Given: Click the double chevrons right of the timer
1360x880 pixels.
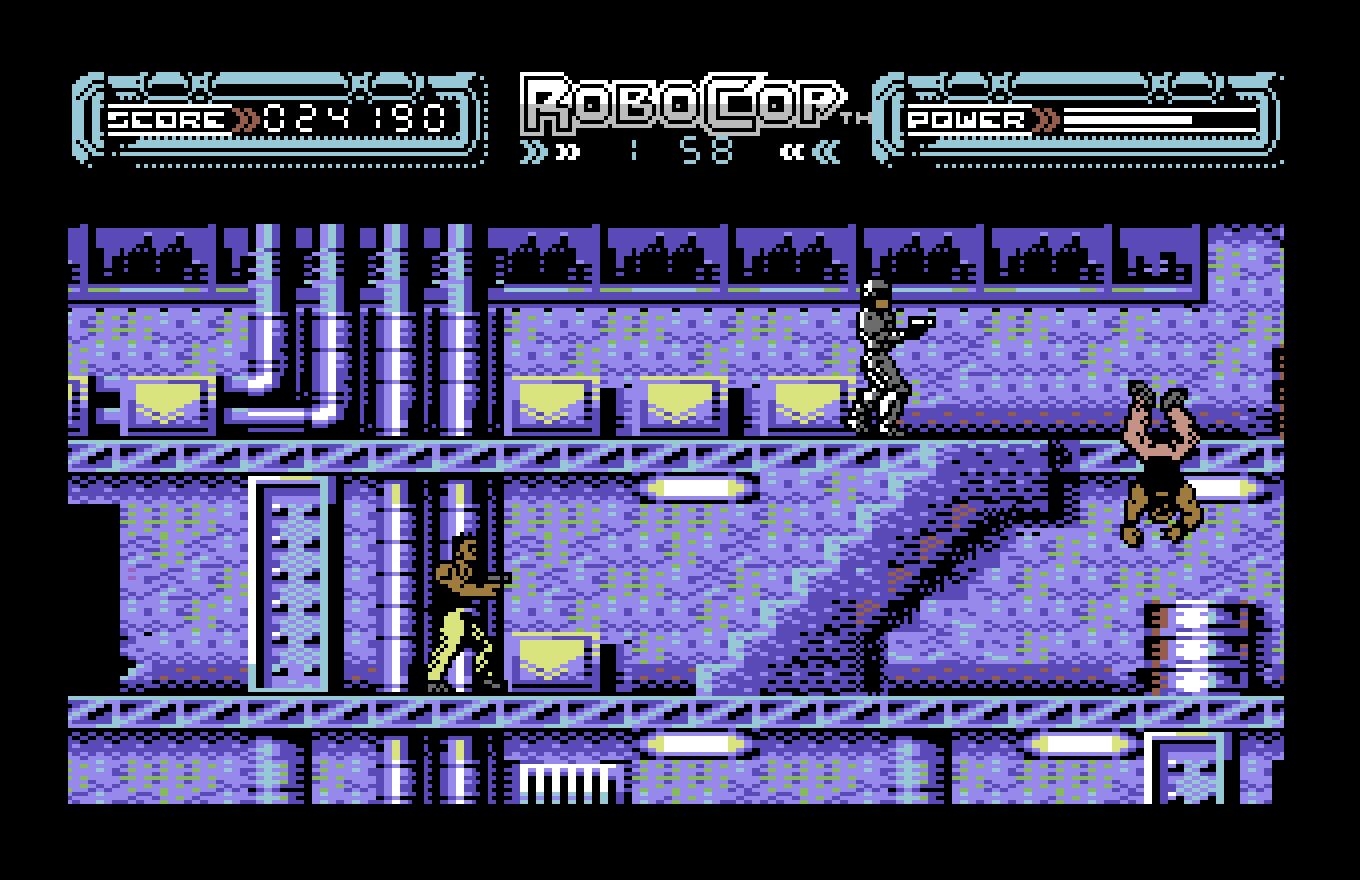Looking at the screenshot, I should click(x=810, y=150).
